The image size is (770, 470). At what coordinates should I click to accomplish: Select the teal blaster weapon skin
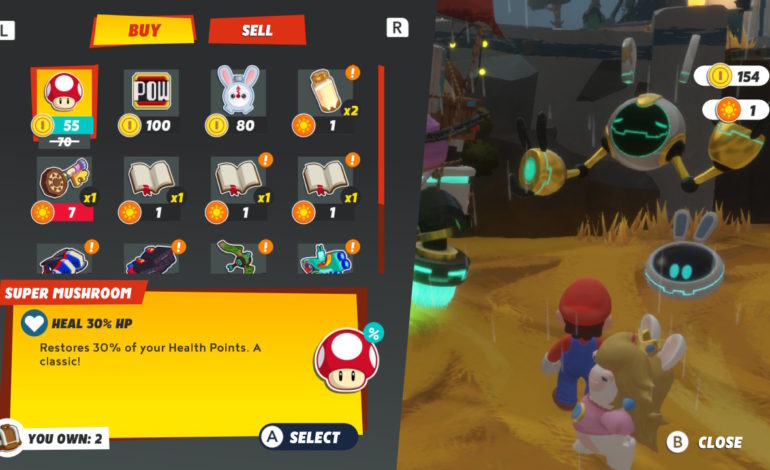tap(325, 262)
